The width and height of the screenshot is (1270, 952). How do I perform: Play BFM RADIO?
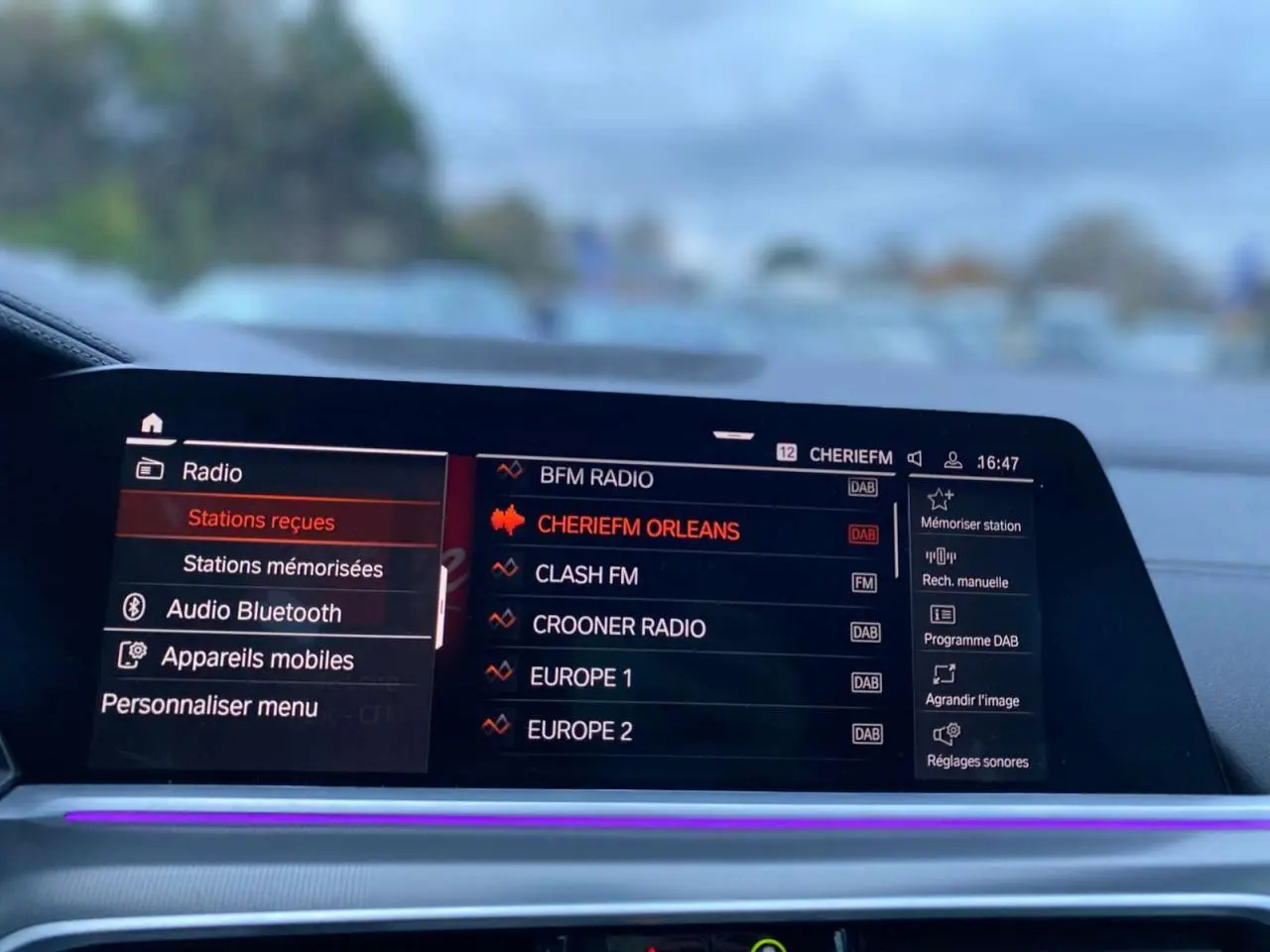point(595,478)
